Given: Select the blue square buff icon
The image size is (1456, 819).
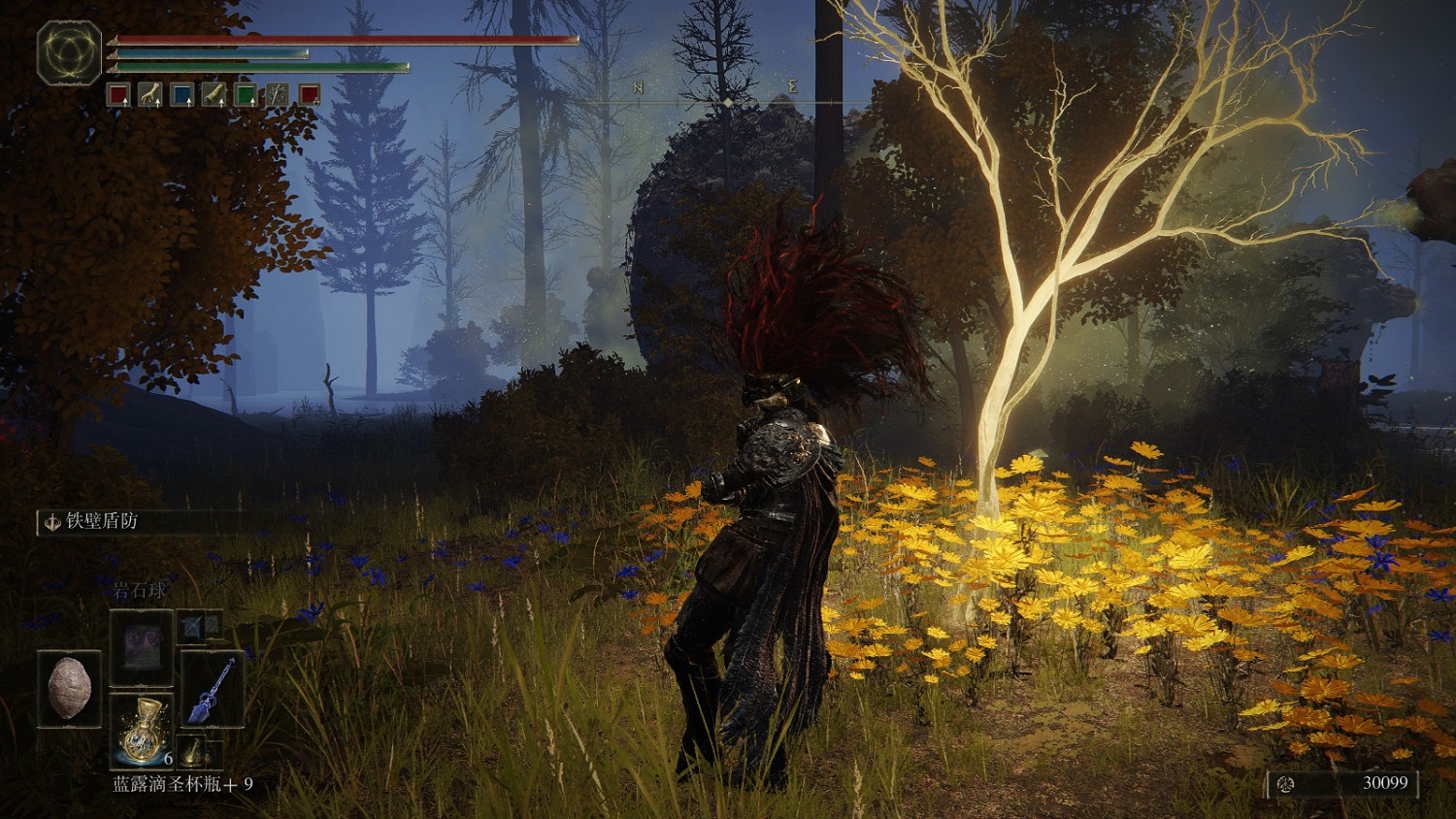Looking at the screenshot, I should click(x=182, y=94).
